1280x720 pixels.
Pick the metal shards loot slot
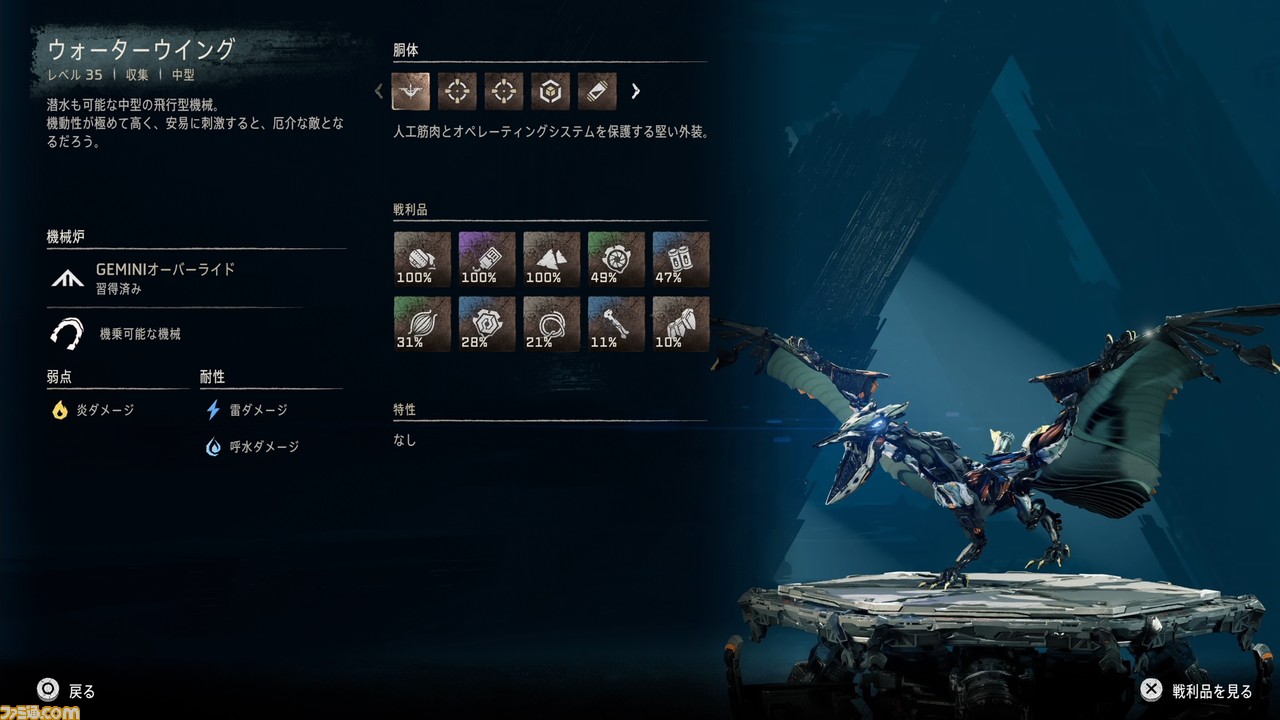[x=552, y=259]
